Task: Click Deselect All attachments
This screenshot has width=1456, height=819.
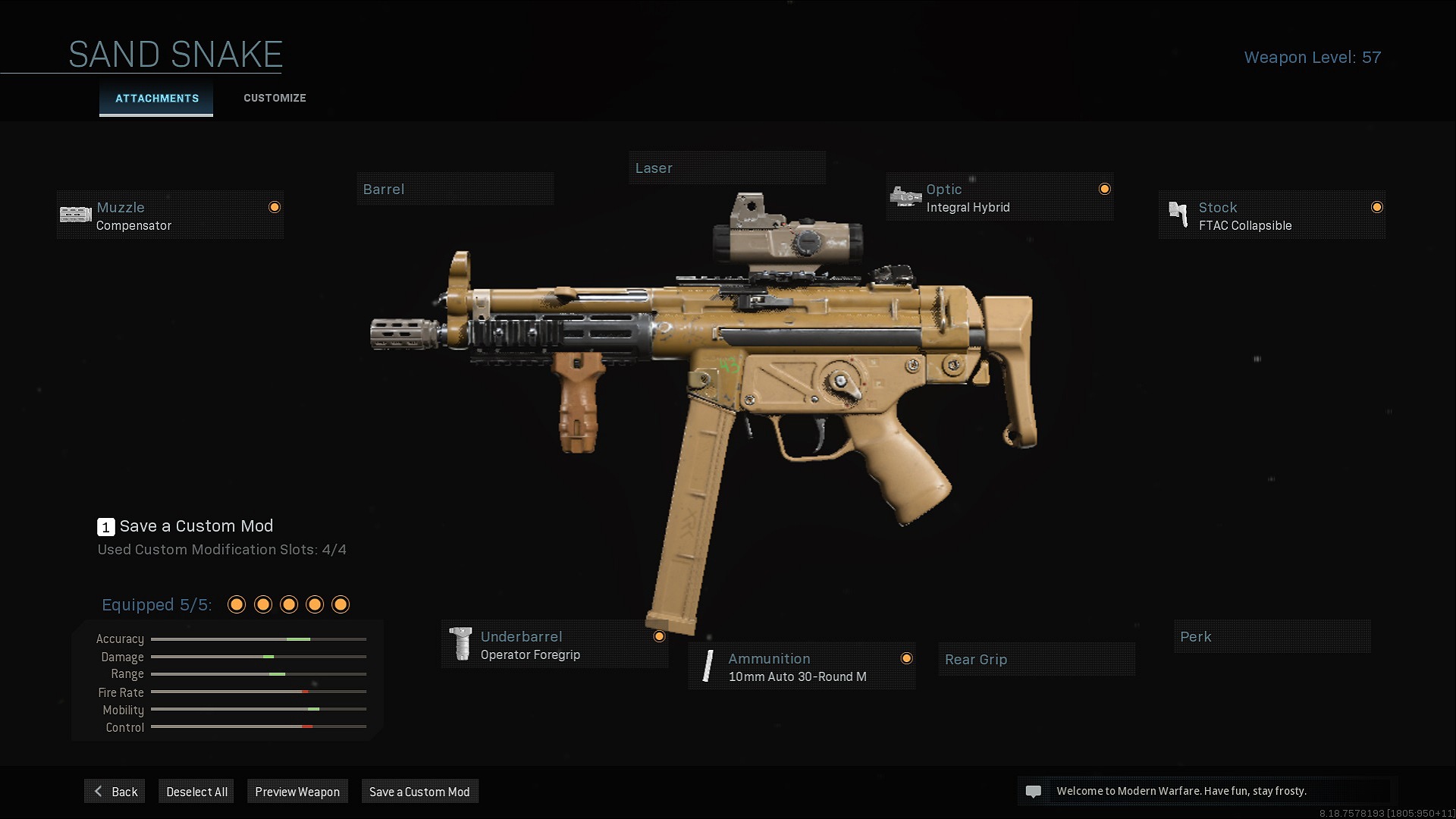Action: pyautogui.click(x=196, y=792)
